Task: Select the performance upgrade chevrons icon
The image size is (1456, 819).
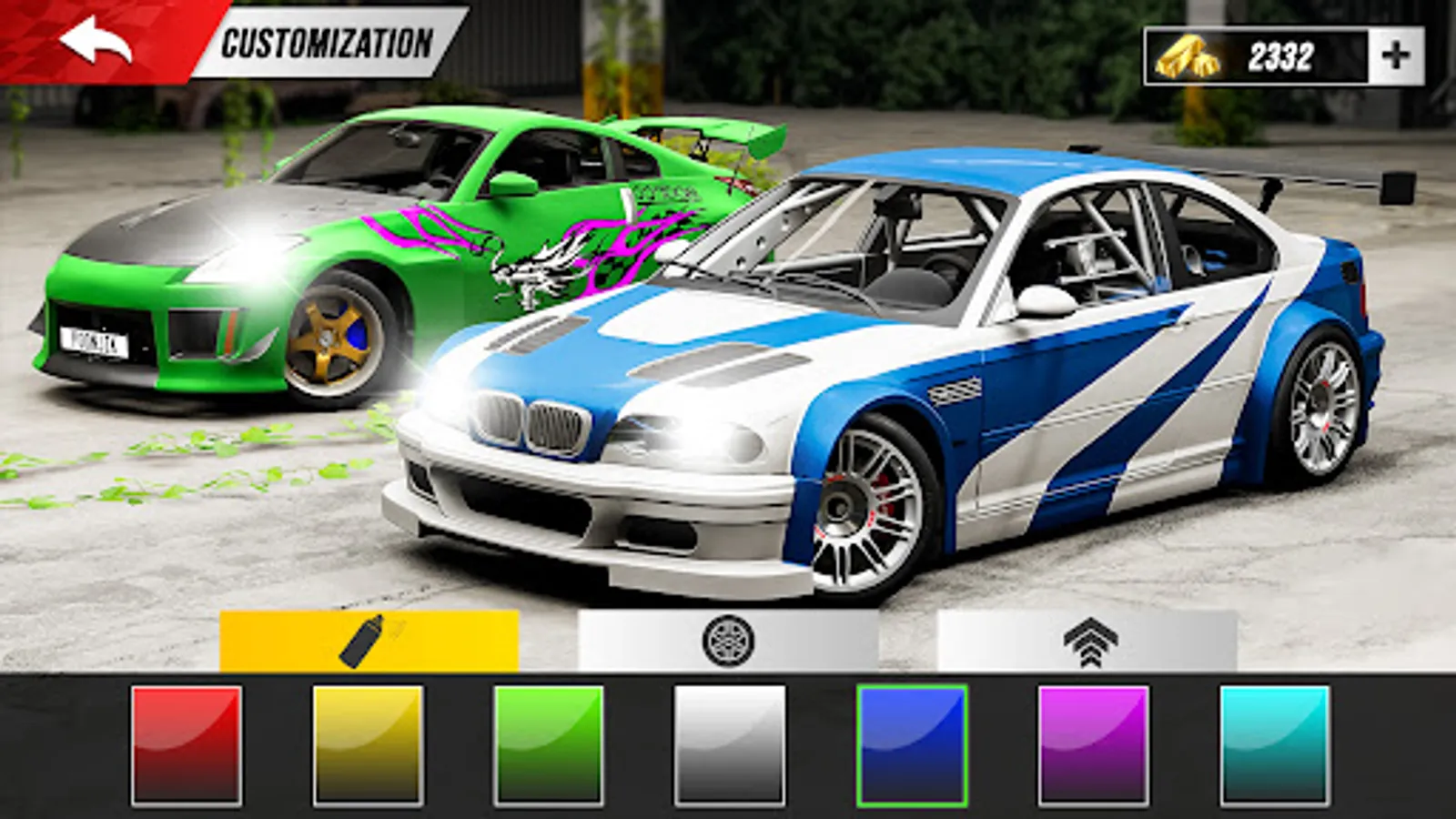Action: [1092, 642]
